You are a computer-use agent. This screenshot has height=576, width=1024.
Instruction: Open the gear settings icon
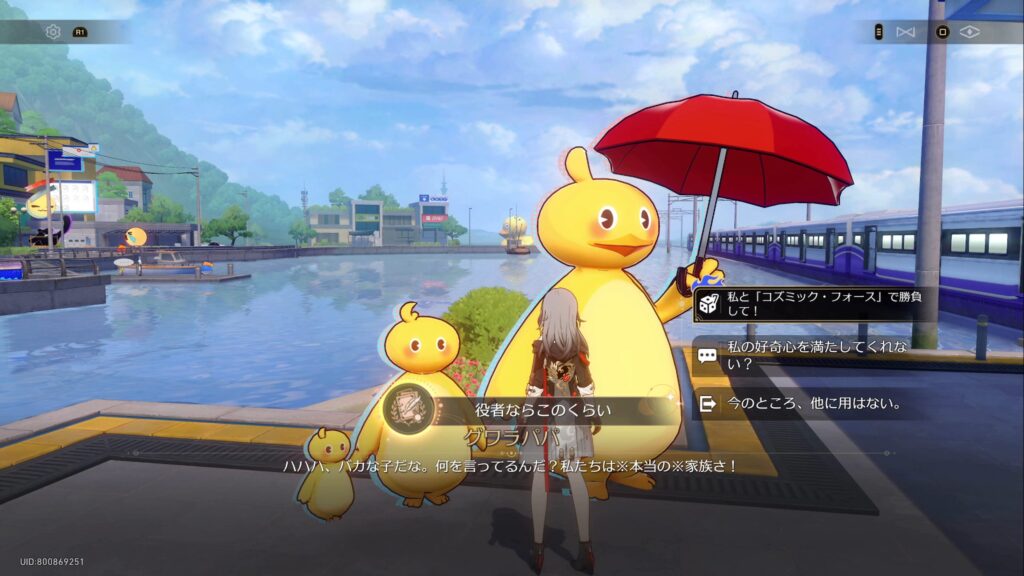[x=53, y=32]
